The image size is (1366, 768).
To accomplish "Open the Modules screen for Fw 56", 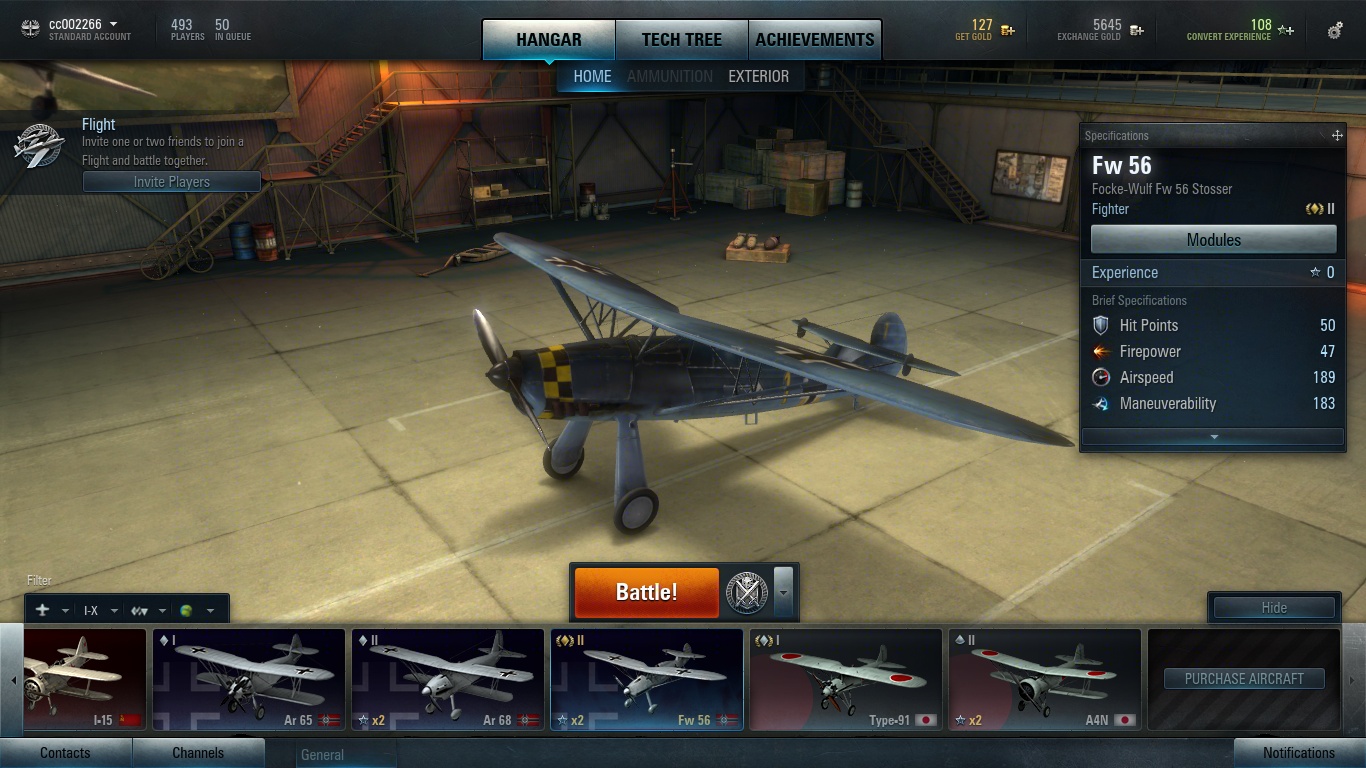I will point(1213,240).
